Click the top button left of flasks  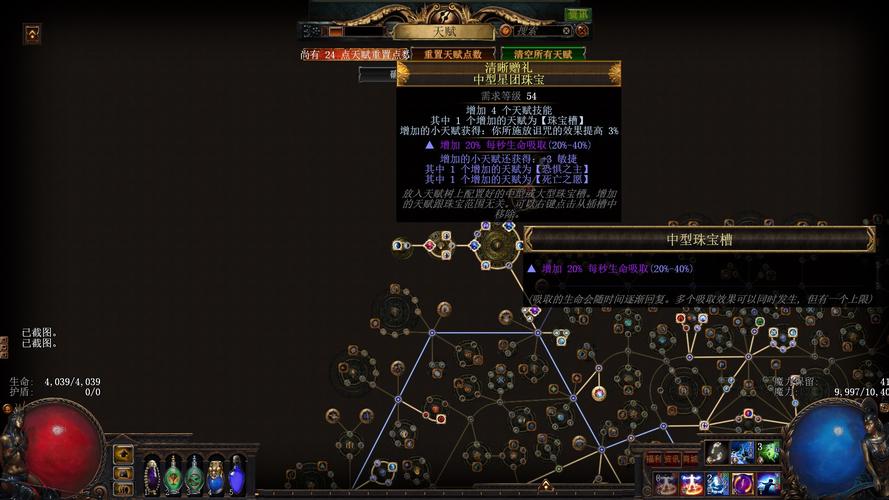pos(123,454)
